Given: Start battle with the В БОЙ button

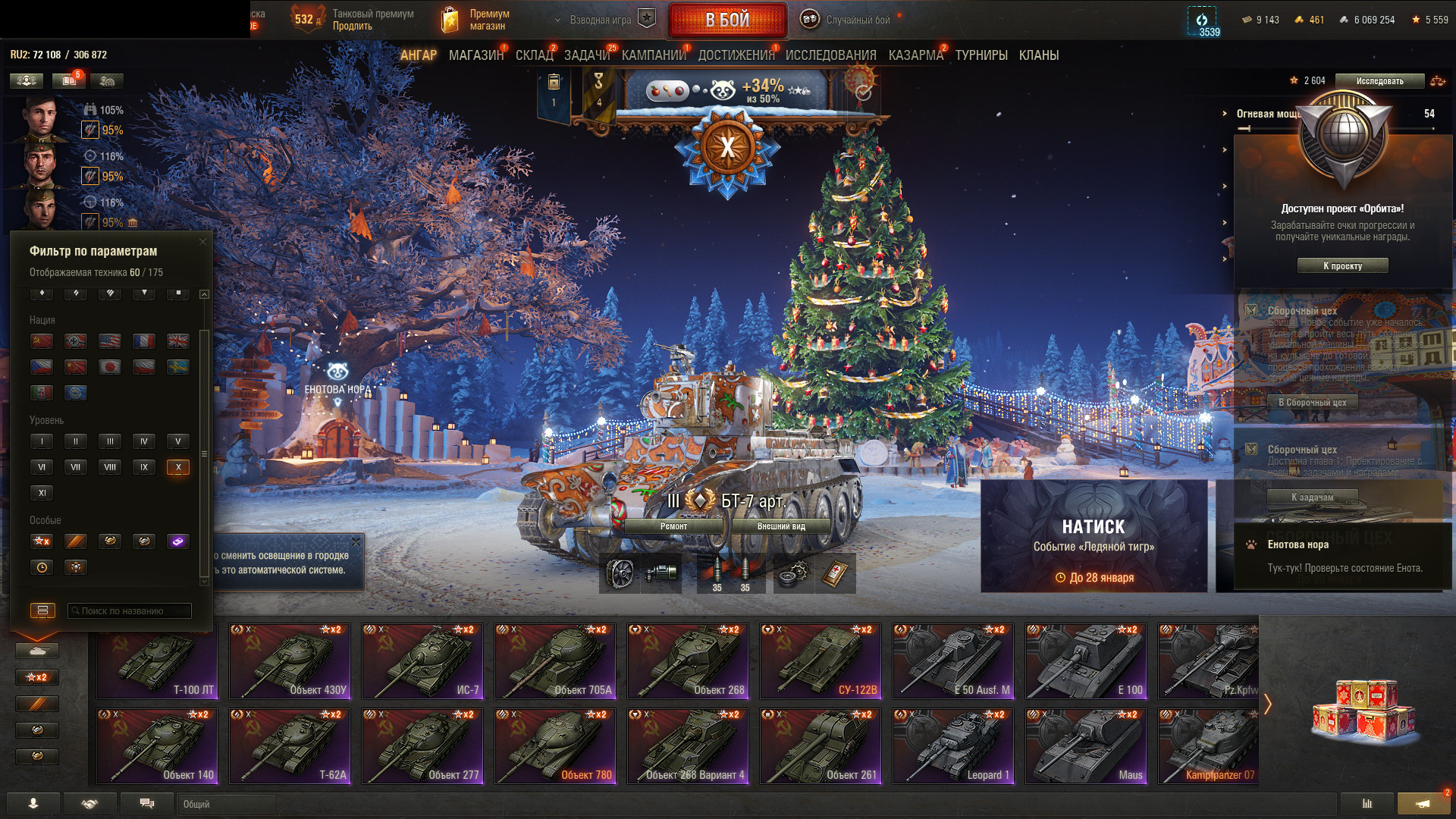Looking at the screenshot, I should coord(727,20).
